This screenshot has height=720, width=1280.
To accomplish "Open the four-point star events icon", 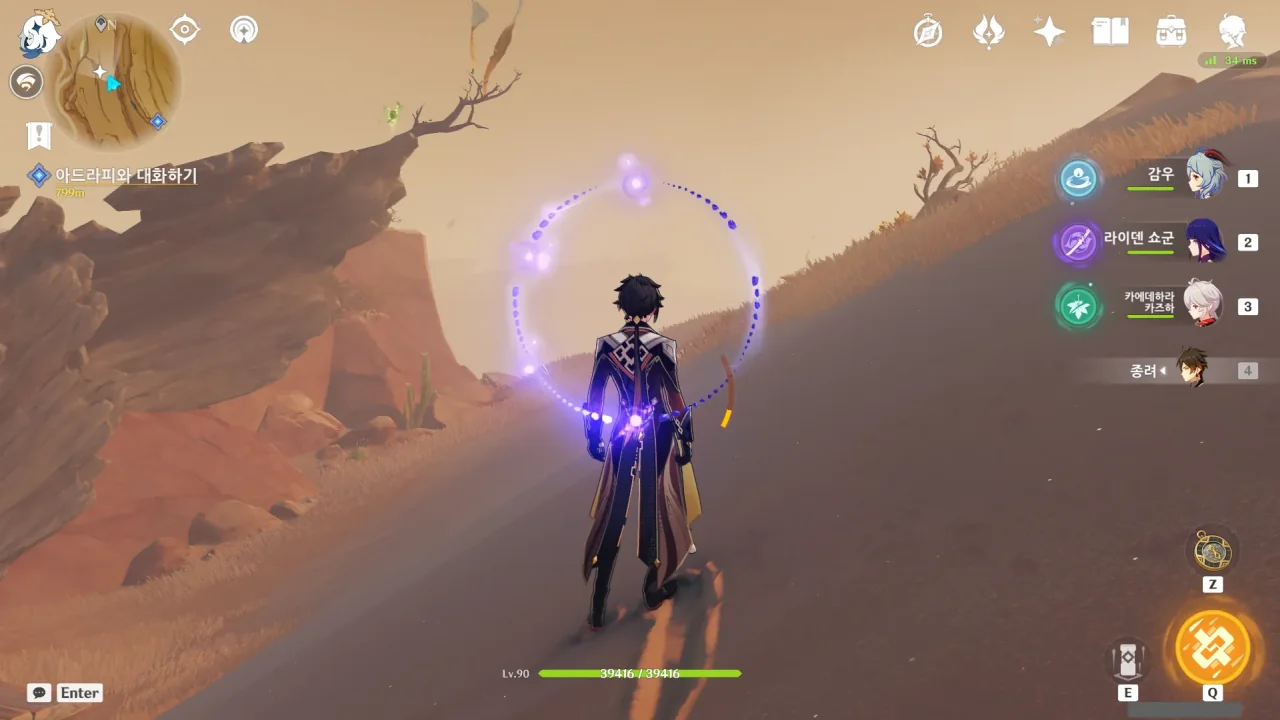I will pos(1049,31).
